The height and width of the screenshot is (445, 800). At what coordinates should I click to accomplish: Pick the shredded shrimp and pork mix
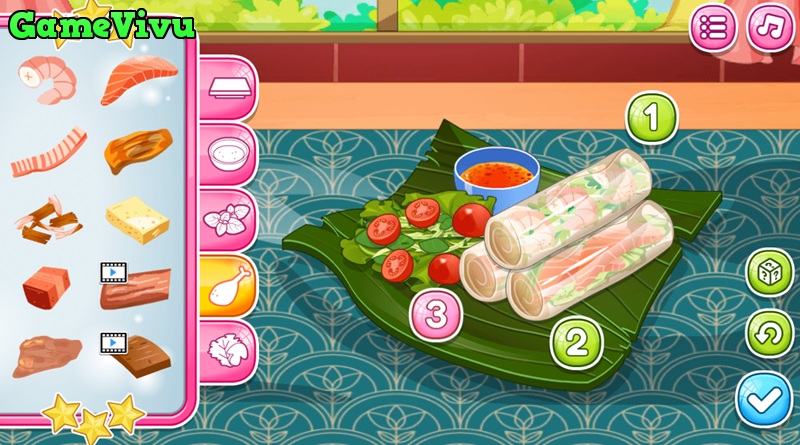pos(46,218)
